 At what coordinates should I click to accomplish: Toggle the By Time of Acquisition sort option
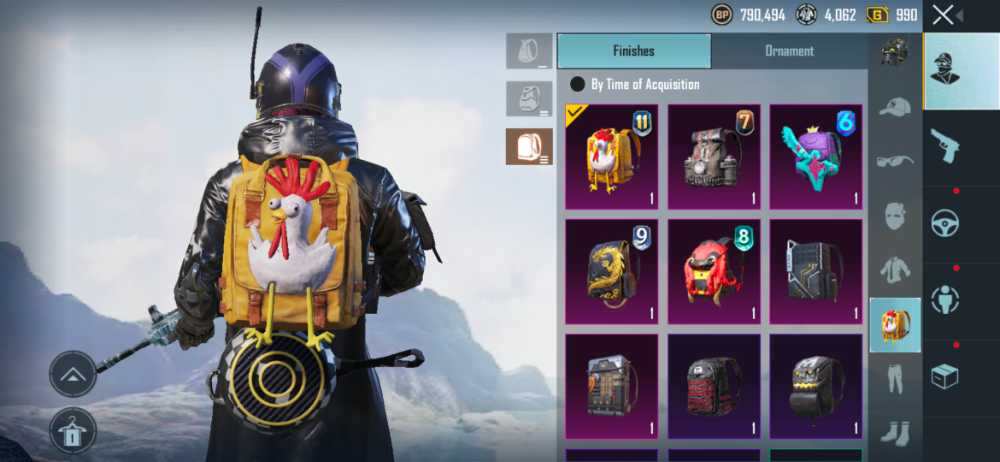[x=577, y=85]
